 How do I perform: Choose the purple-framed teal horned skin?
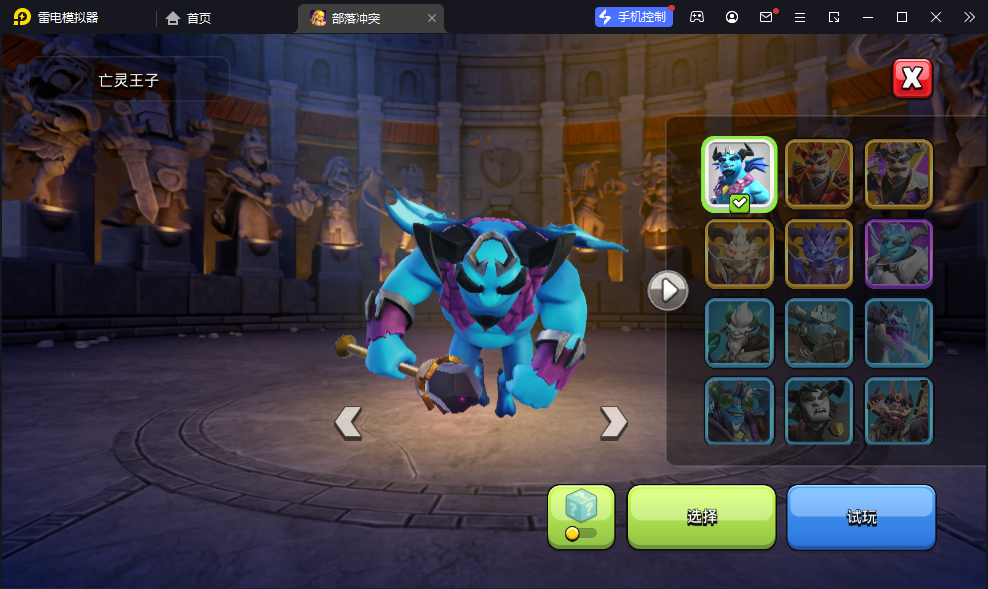pyautogui.click(x=899, y=253)
